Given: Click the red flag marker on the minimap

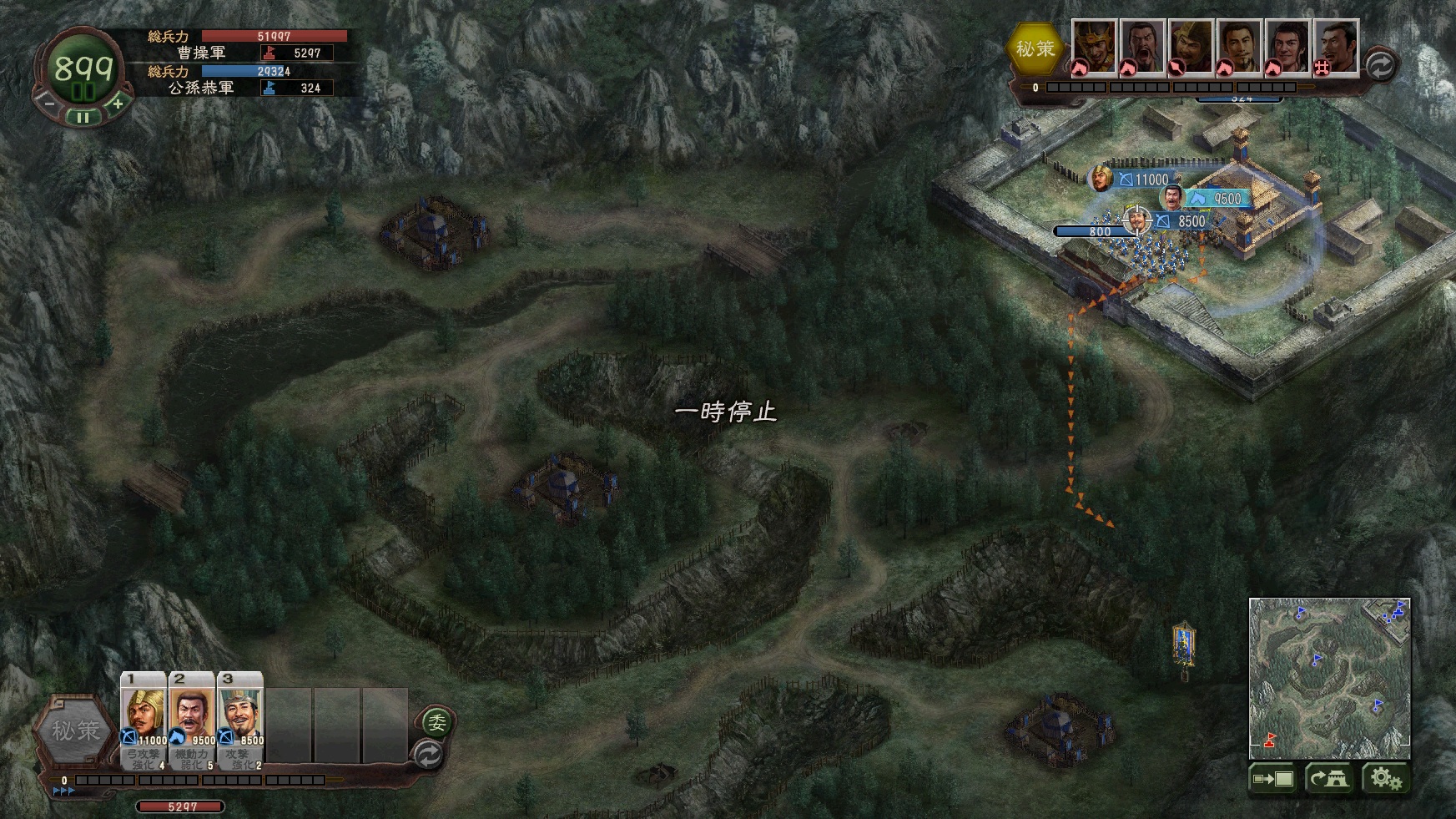Looking at the screenshot, I should [x=1271, y=739].
